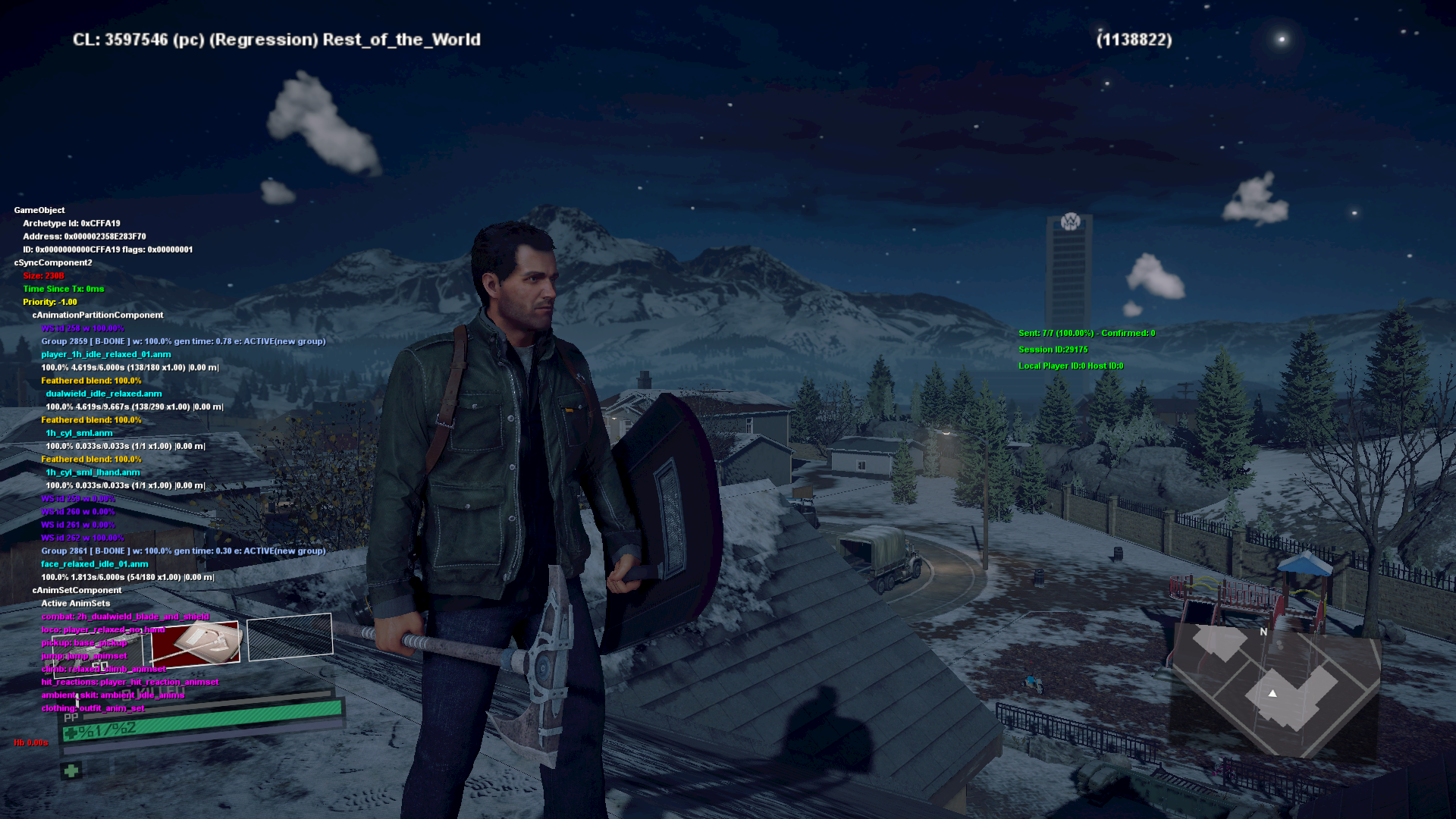This screenshot has height=819, width=1456.
Task: Click the PP label next to the progress bar
Action: [x=72, y=716]
